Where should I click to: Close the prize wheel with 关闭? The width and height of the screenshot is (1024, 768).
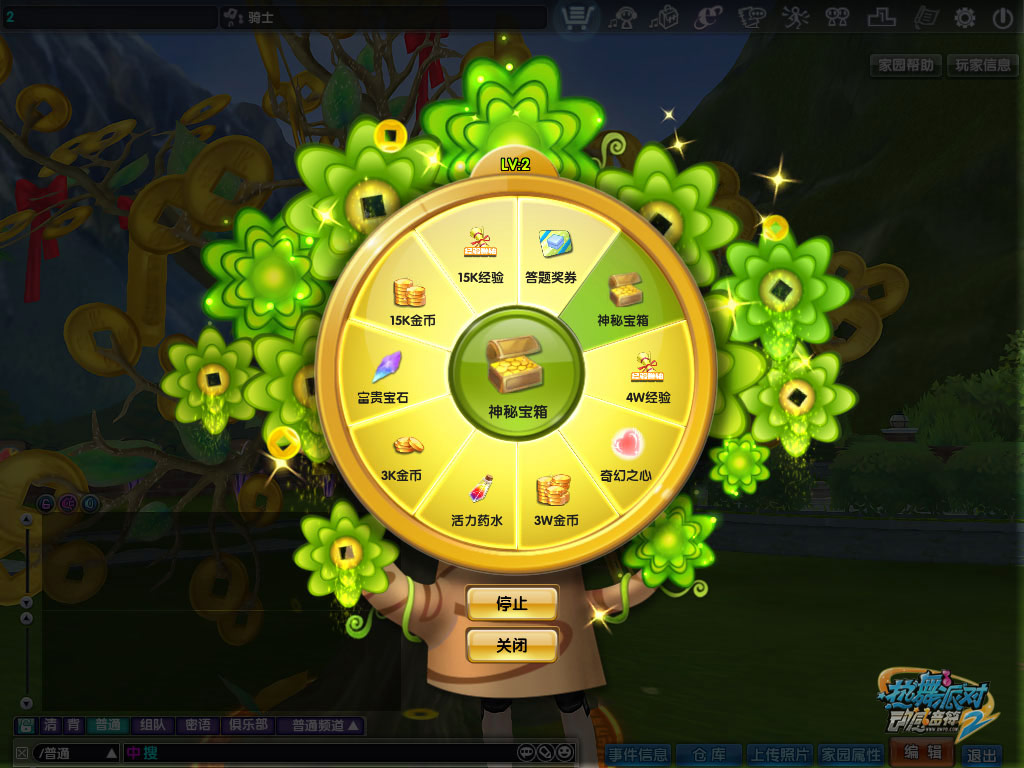pos(511,646)
